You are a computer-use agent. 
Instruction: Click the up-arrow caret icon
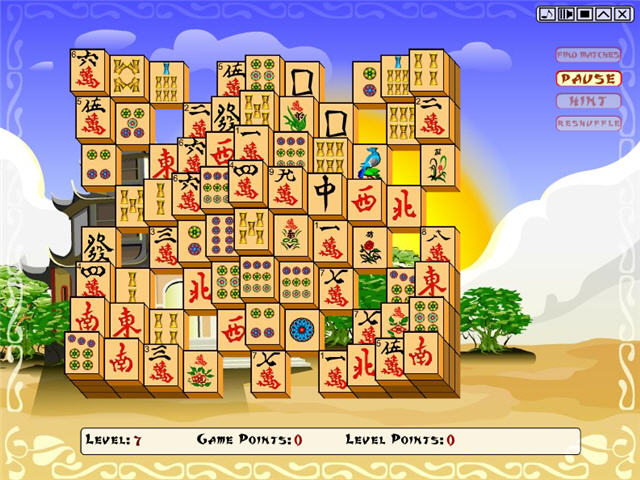pos(603,13)
